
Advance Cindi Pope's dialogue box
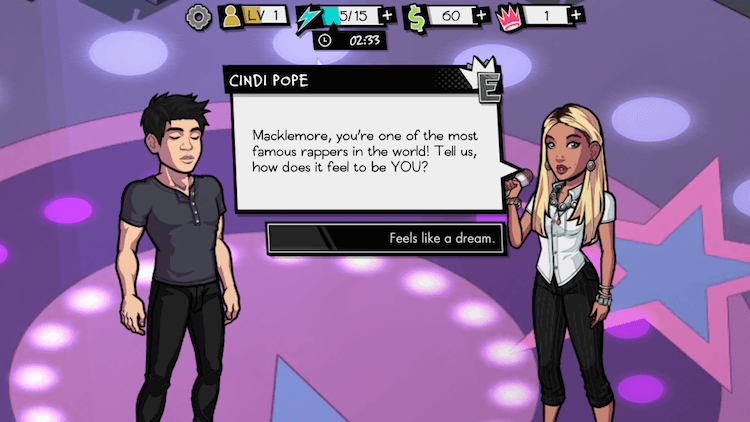[367, 147]
